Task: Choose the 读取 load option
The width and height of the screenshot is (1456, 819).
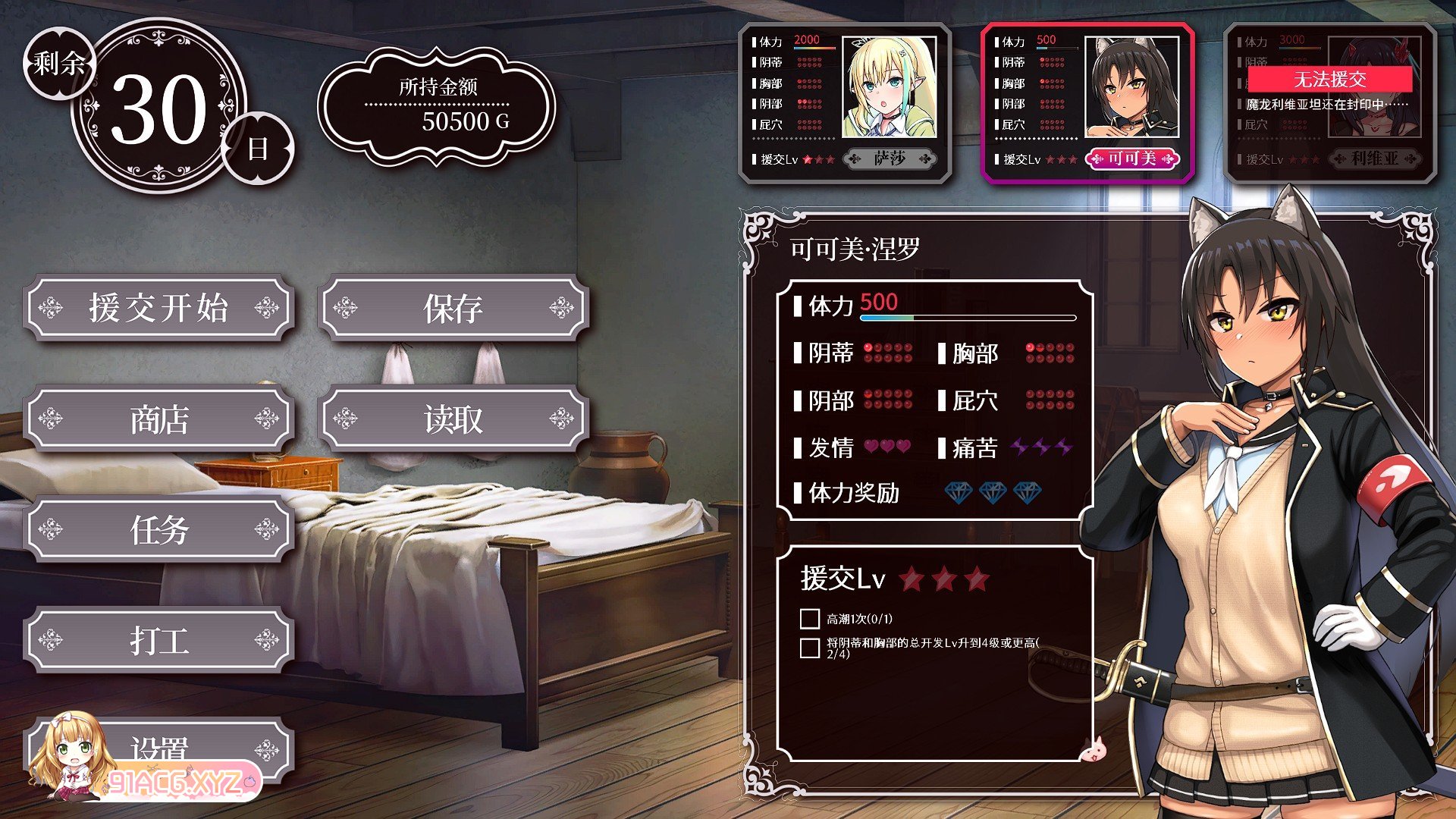Action: 453,419
